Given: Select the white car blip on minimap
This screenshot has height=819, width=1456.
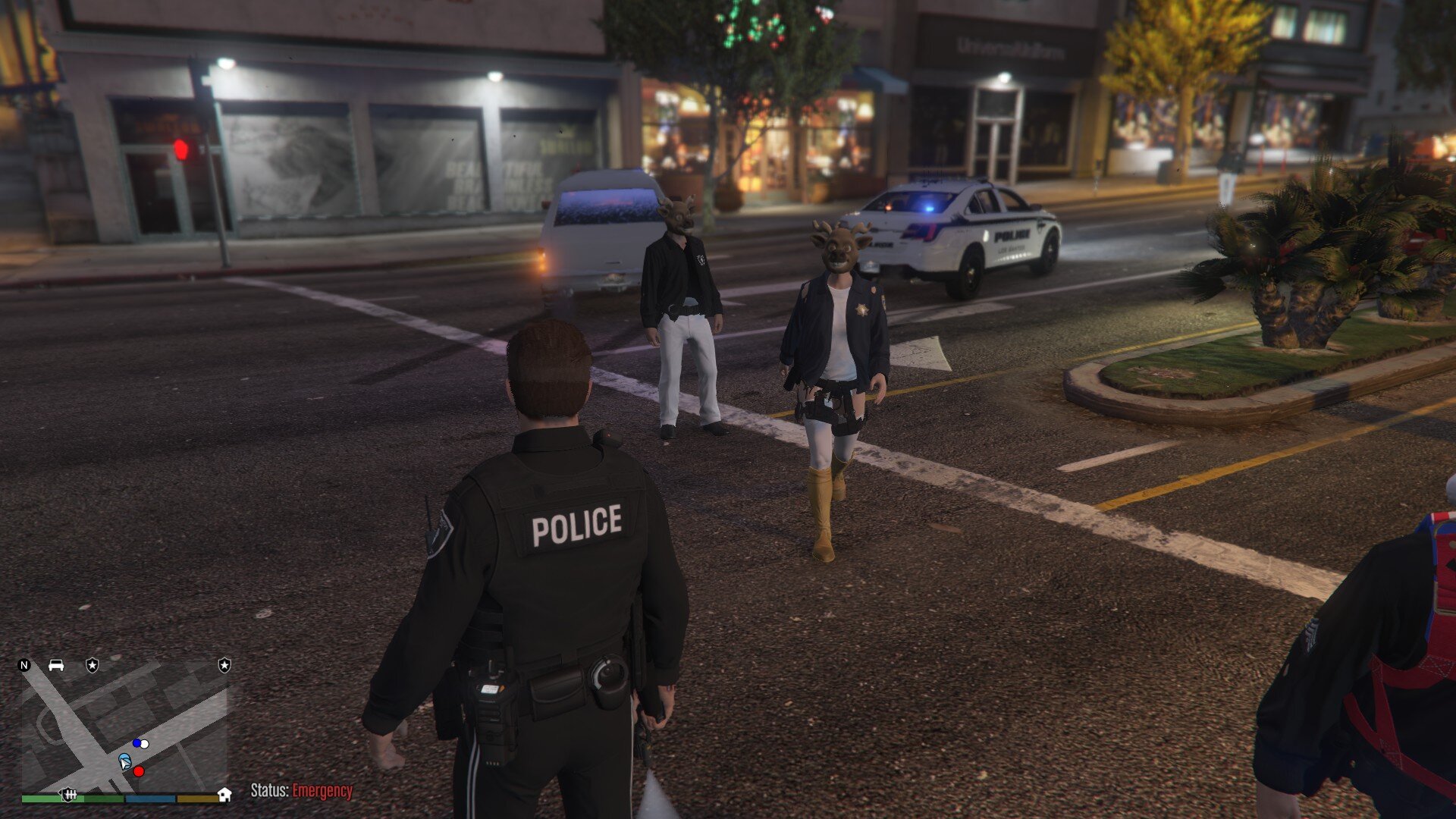Looking at the screenshot, I should (56, 665).
